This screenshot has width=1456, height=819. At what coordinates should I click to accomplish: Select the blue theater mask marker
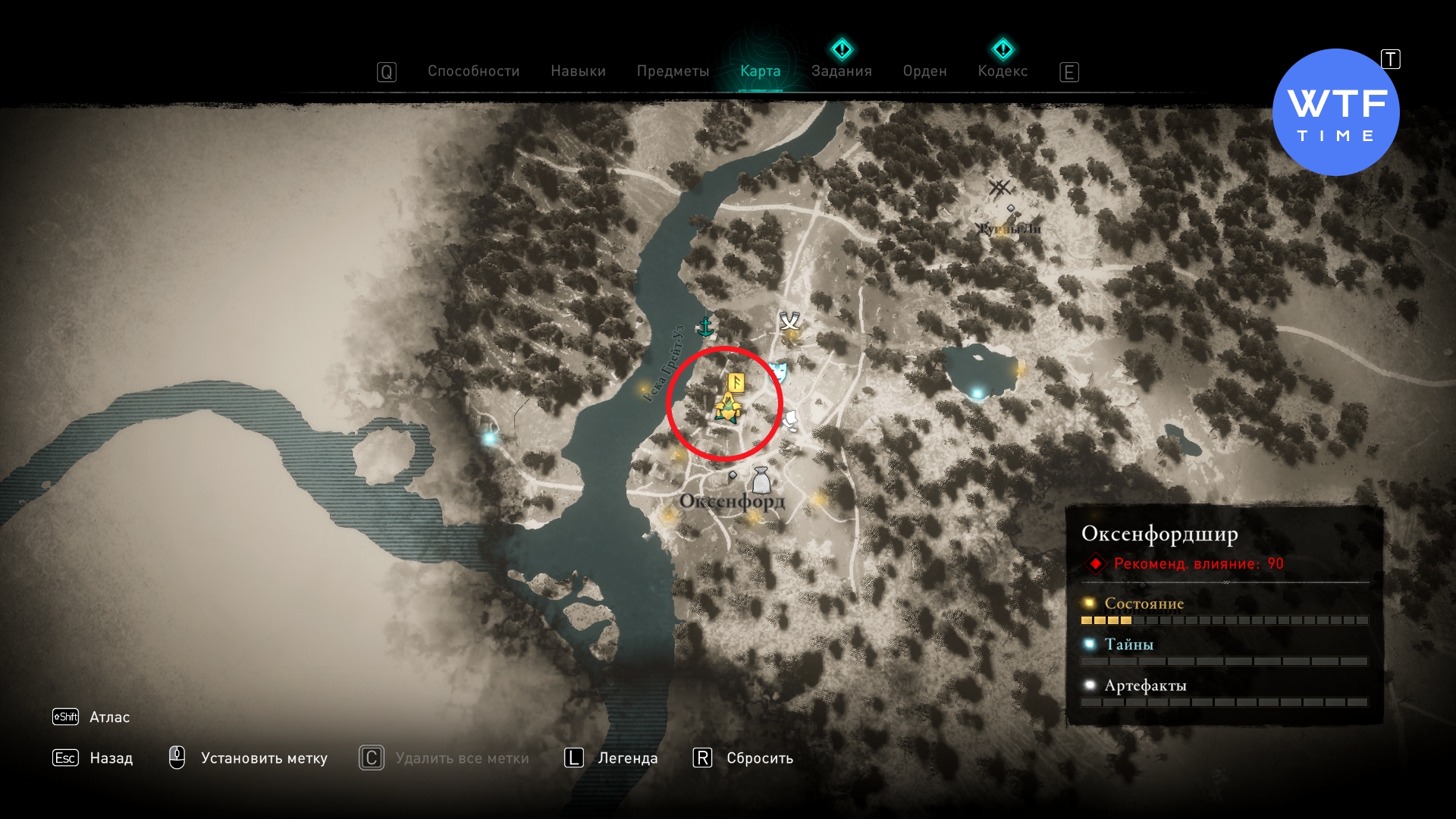click(777, 371)
